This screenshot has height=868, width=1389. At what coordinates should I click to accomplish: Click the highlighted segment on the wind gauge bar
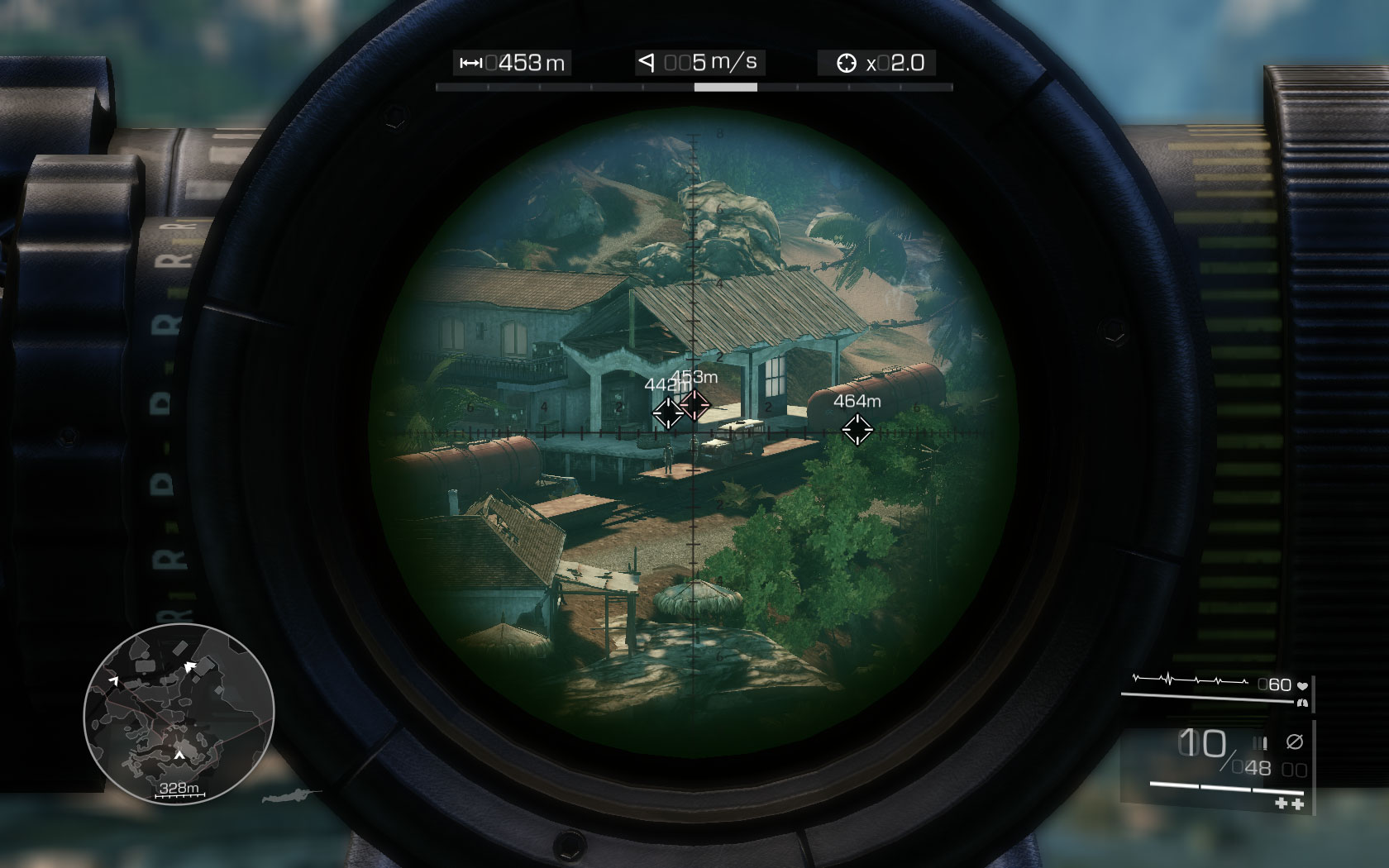coord(726,86)
